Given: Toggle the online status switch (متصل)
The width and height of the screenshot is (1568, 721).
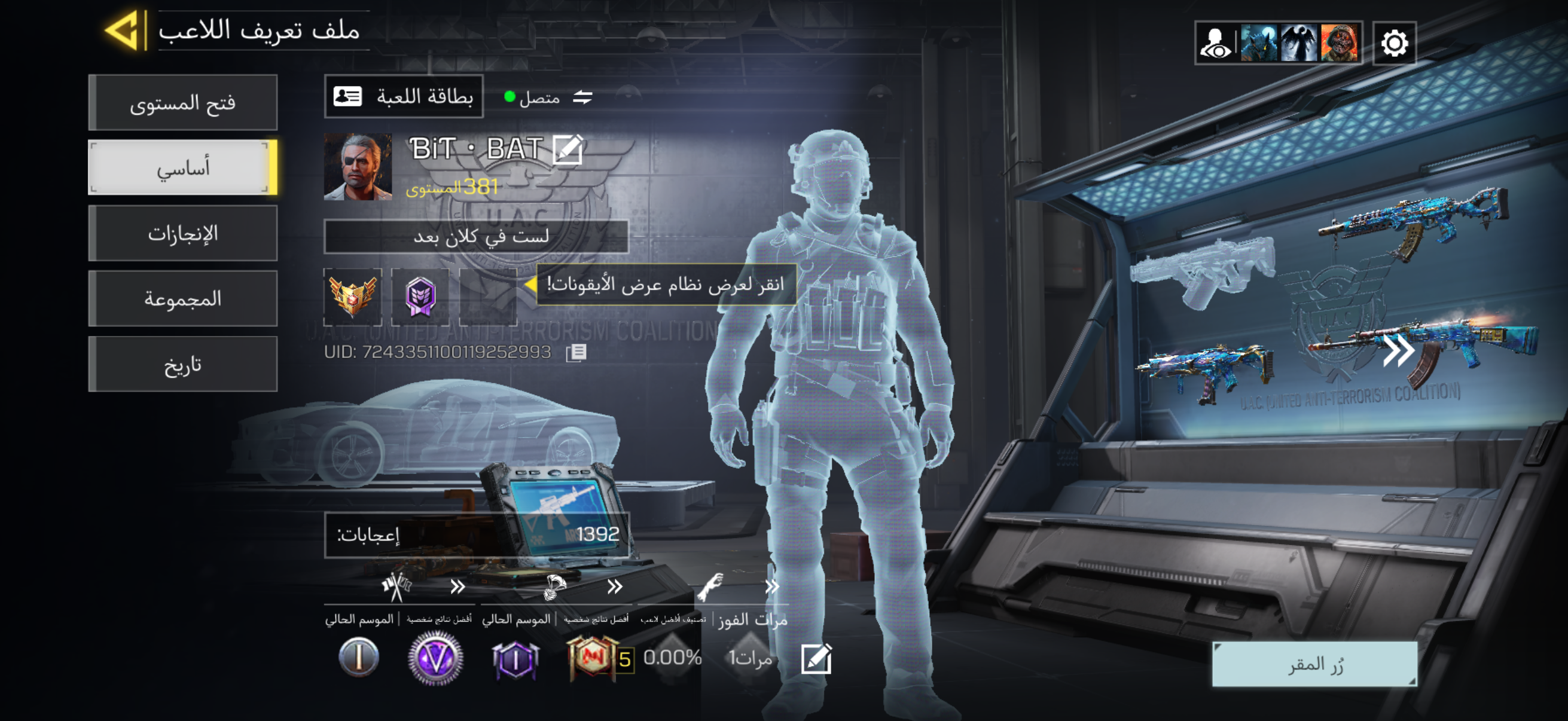Looking at the screenshot, I should [582, 97].
